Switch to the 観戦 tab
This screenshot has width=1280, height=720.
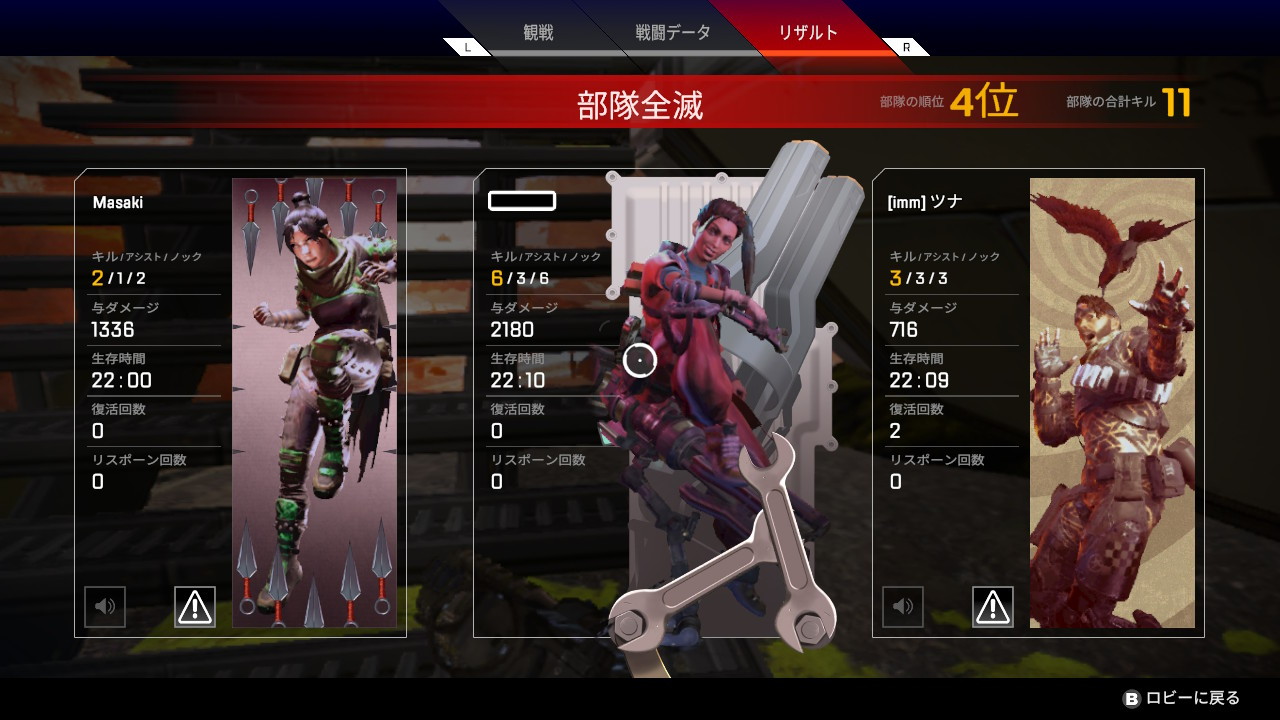coord(538,33)
